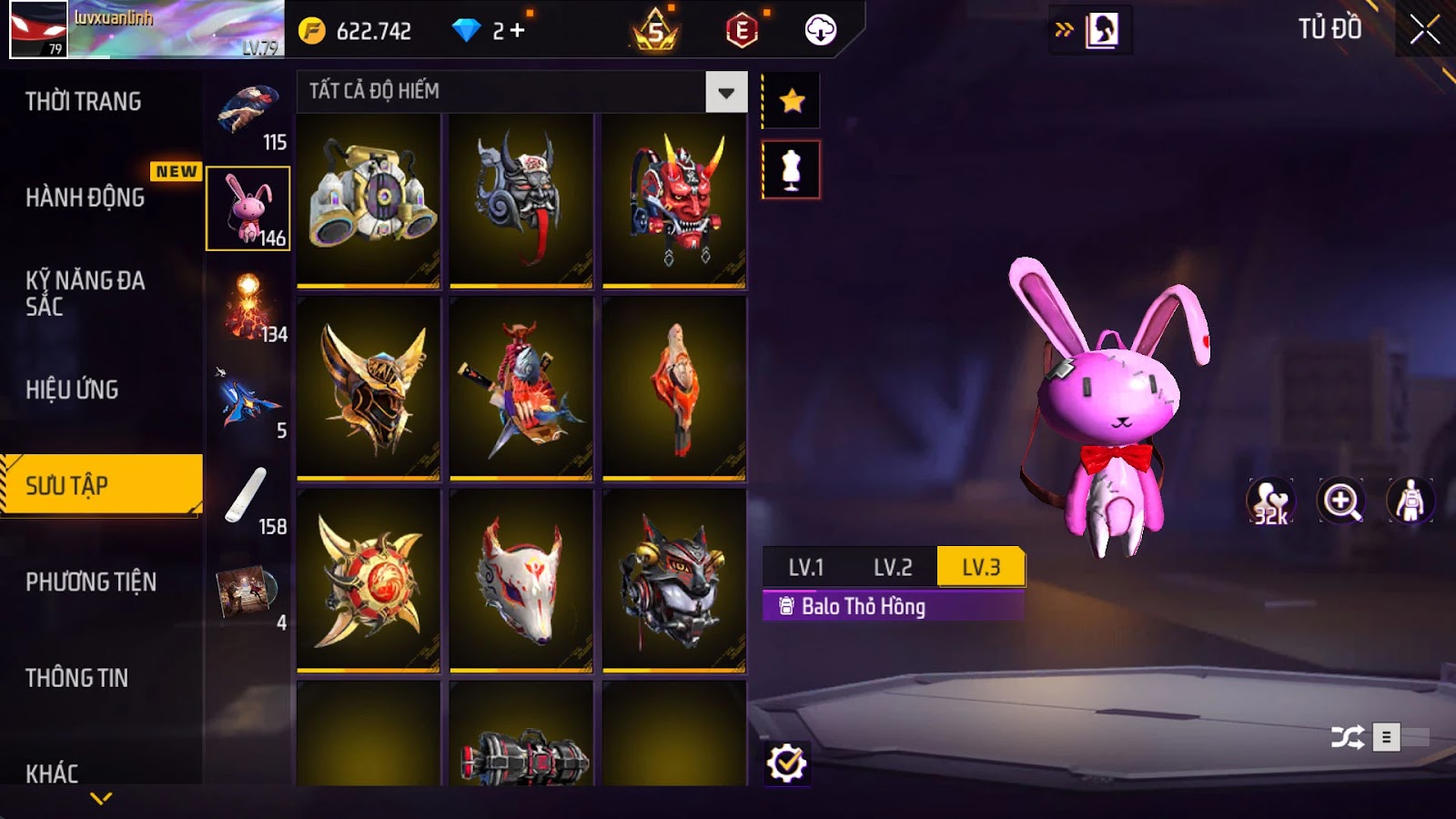Image resolution: width=1456 pixels, height=819 pixels.
Task: Select the red oni mask backpack
Action: [x=674, y=200]
